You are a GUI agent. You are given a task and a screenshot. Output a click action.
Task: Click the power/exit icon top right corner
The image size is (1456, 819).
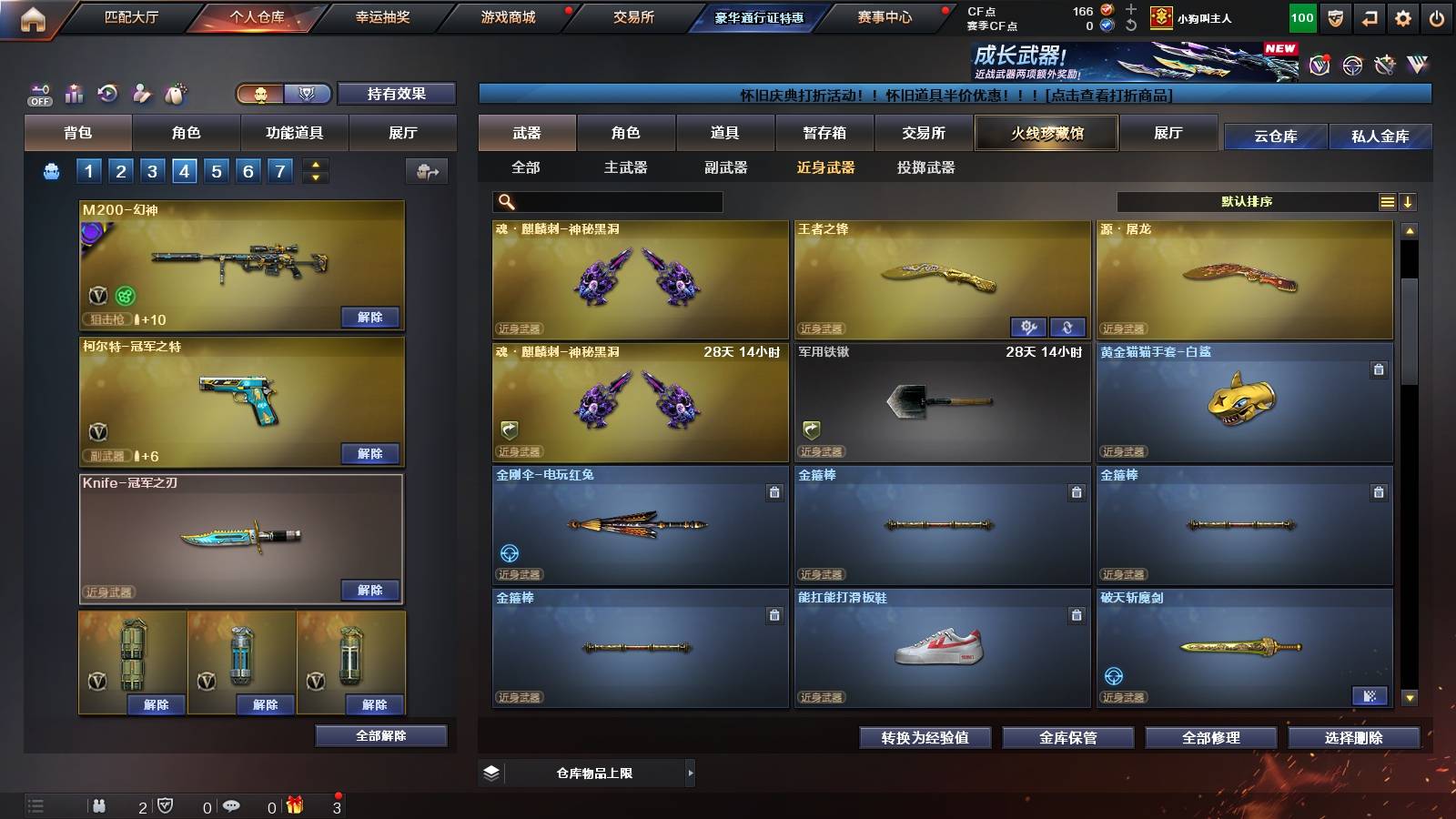tap(1438, 15)
